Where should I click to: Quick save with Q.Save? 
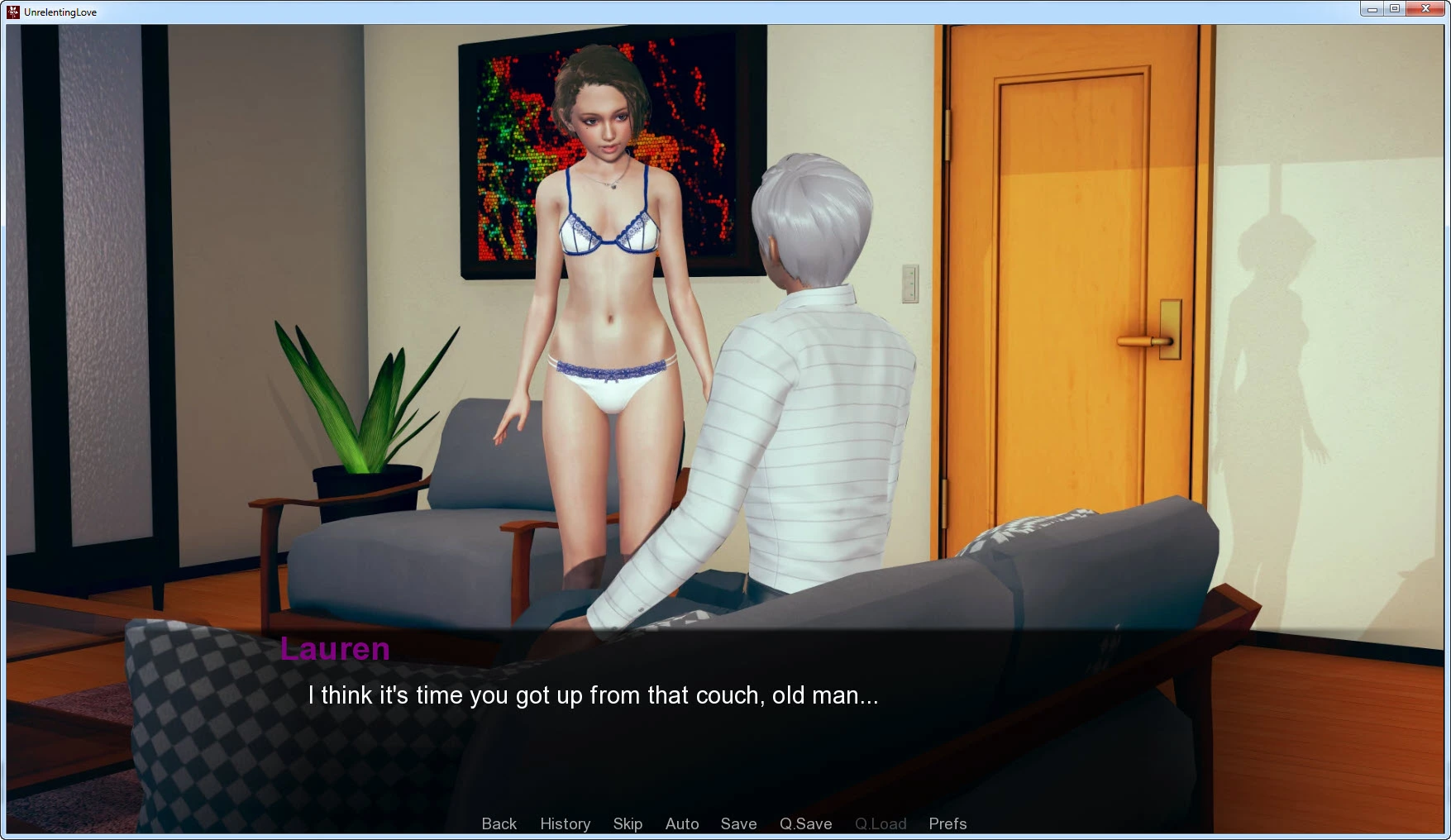click(805, 823)
